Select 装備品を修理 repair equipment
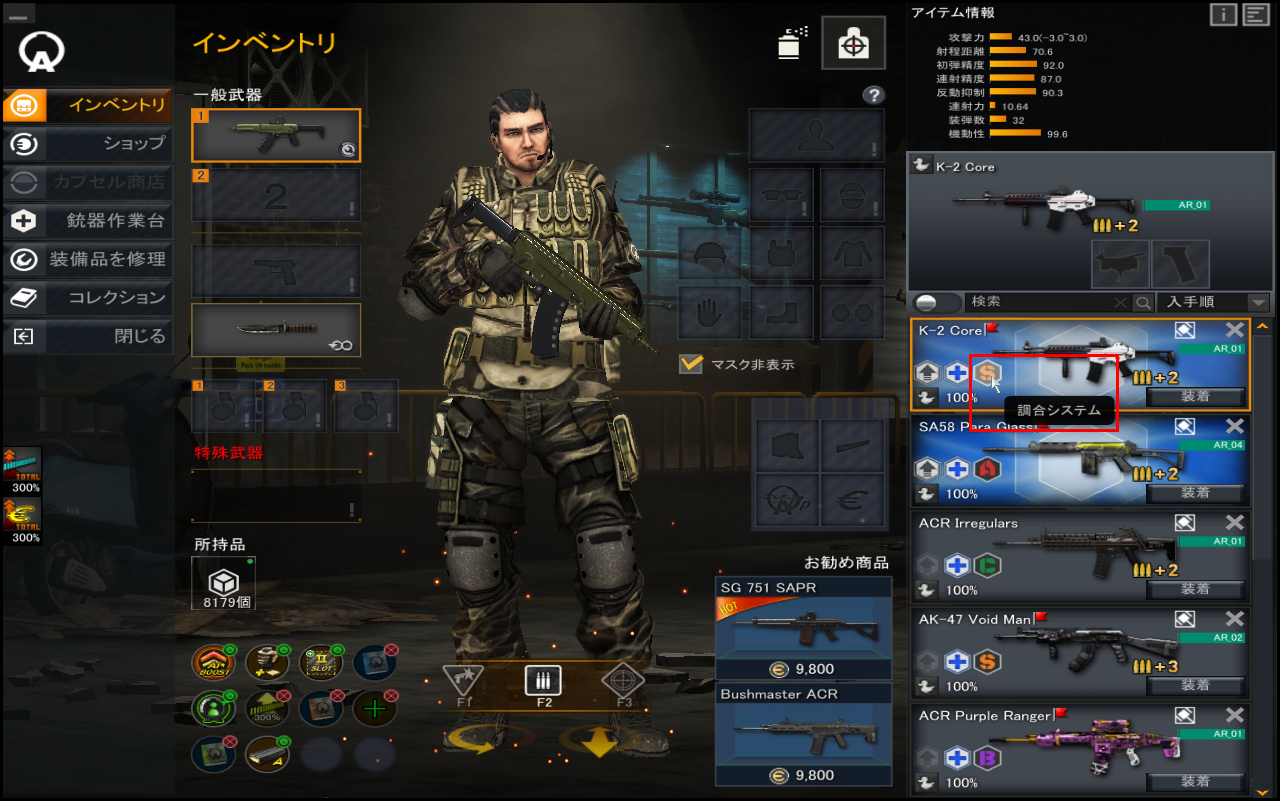The image size is (1280, 801). (x=88, y=259)
